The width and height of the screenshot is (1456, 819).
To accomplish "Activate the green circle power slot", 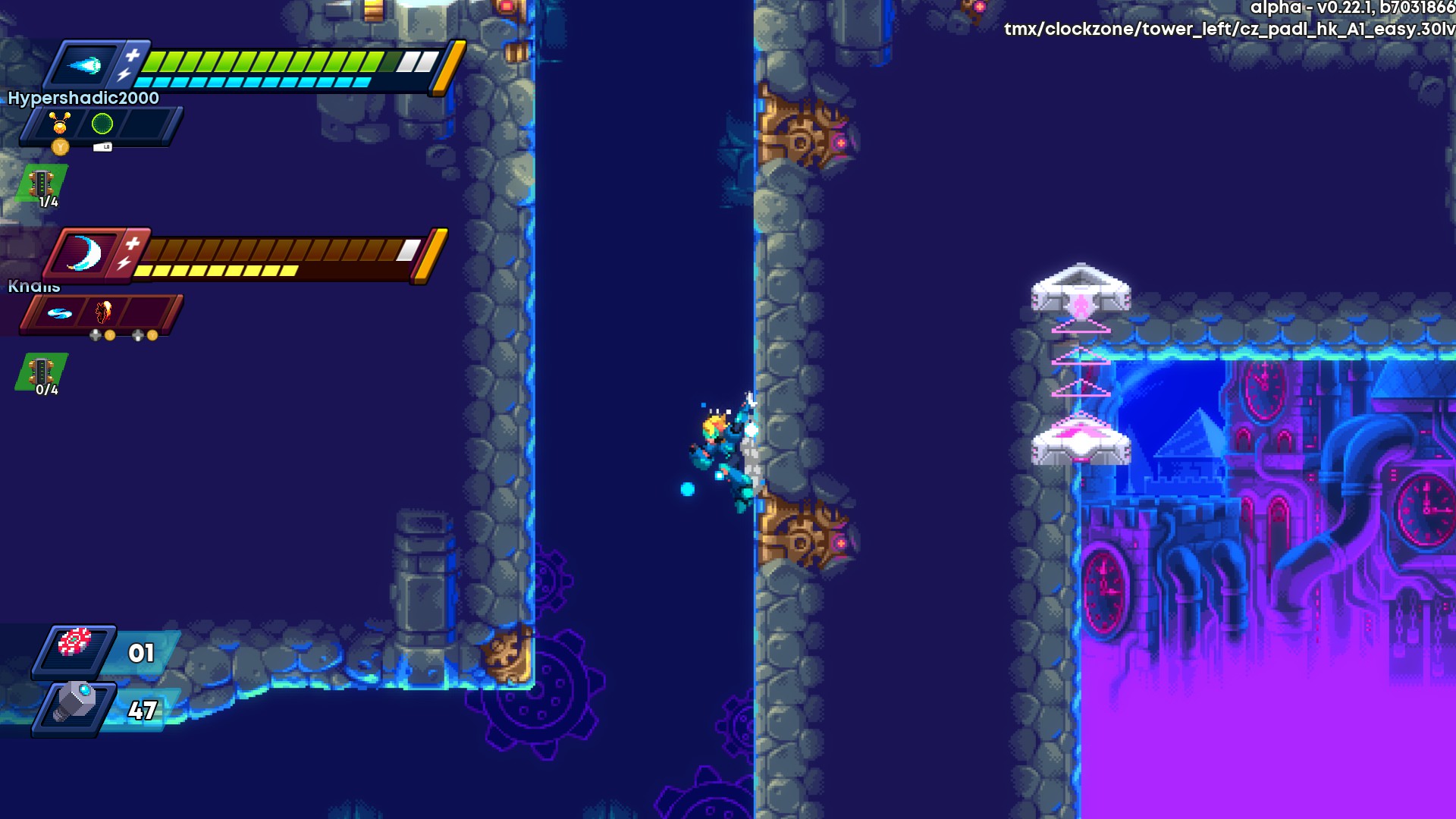I will 102,124.
